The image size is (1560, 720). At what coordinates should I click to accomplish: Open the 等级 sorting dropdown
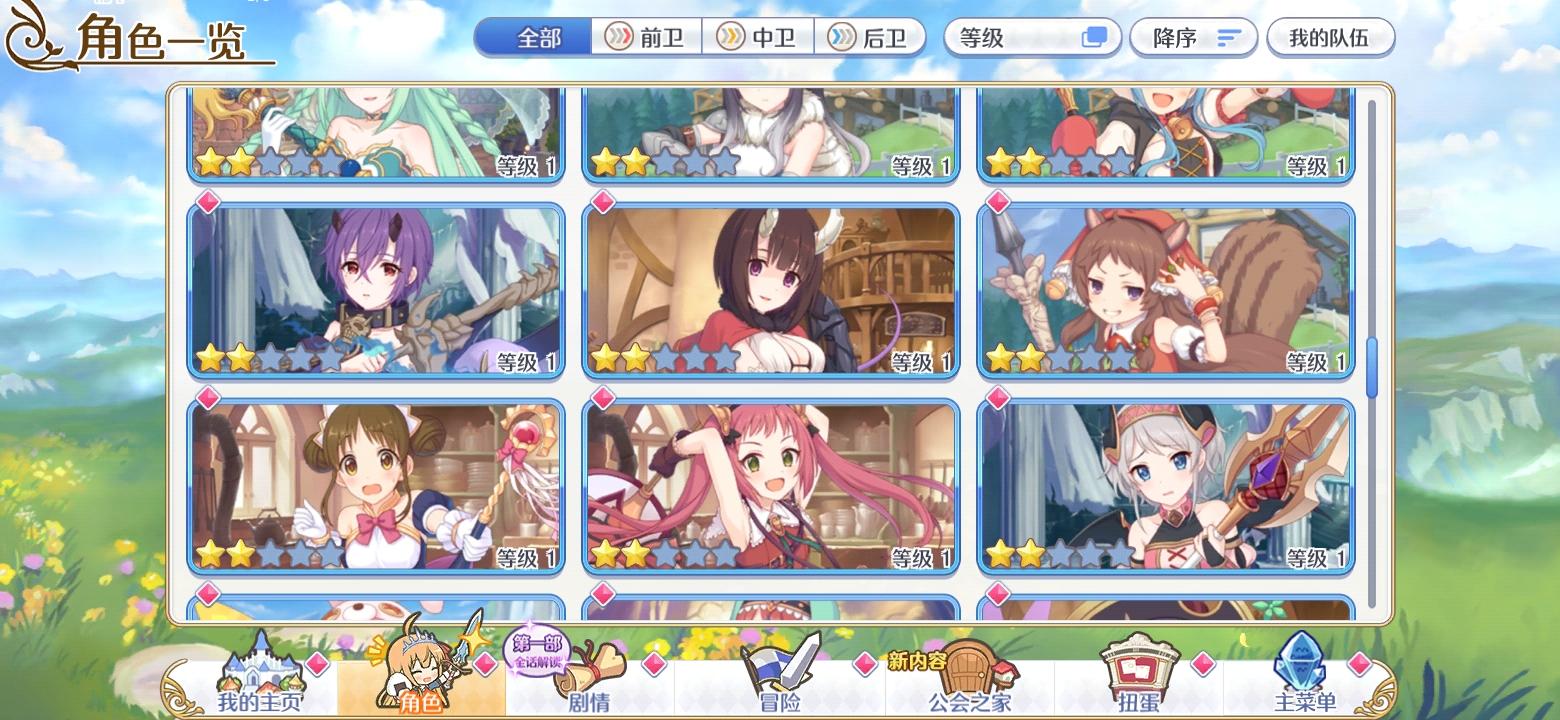(x=1010, y=37)
